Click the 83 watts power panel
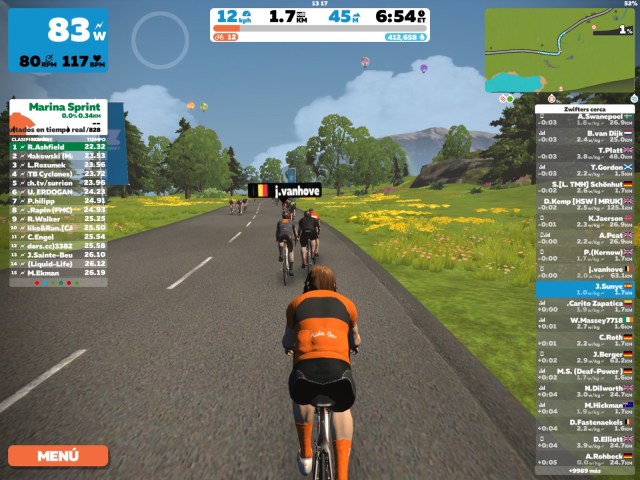This screenshot has width=640, height=480. (58, 40)
